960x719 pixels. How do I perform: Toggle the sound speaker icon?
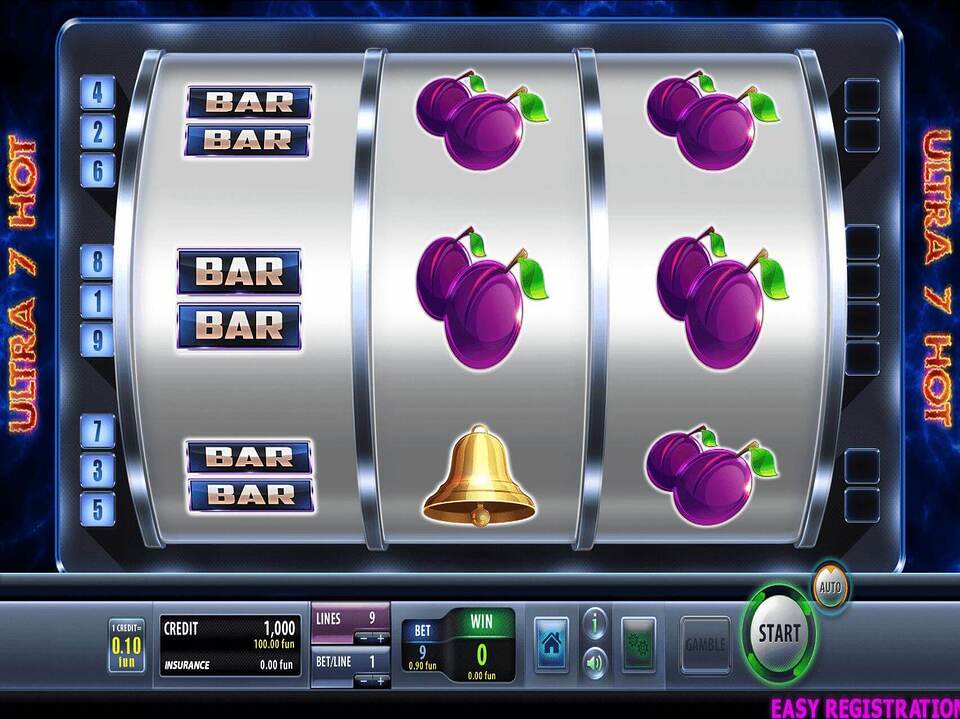pos(595,661)
